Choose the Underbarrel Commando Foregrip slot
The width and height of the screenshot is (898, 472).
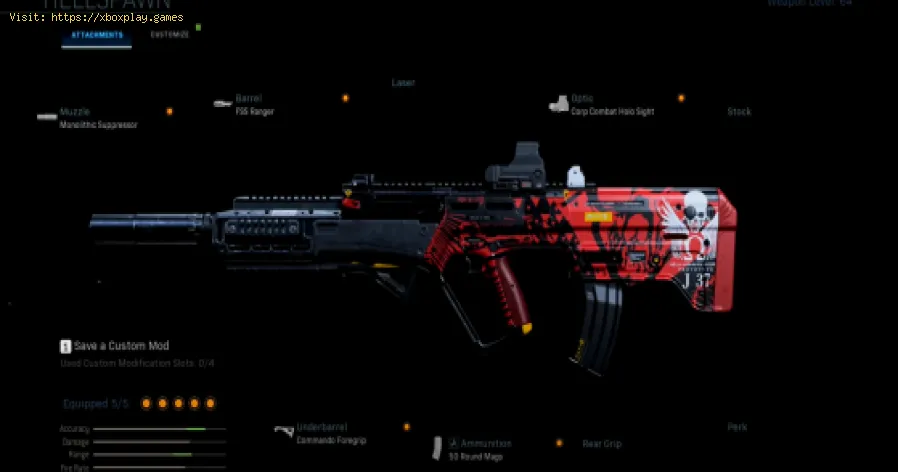pos(323,431)
